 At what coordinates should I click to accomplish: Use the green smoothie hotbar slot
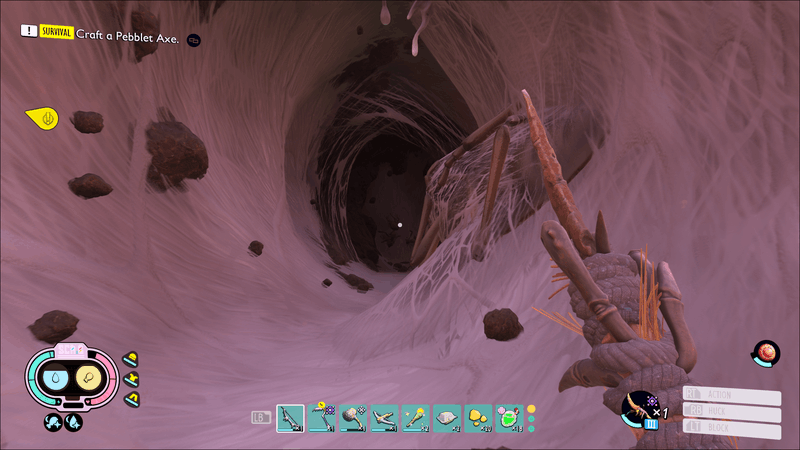[x=509, y=417]
